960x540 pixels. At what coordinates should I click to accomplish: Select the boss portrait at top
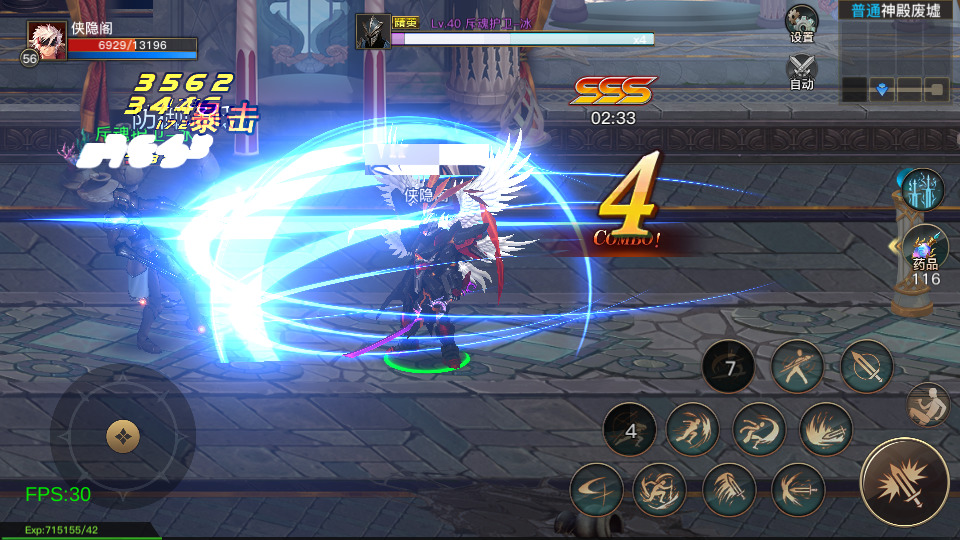(x=373, y=30)
